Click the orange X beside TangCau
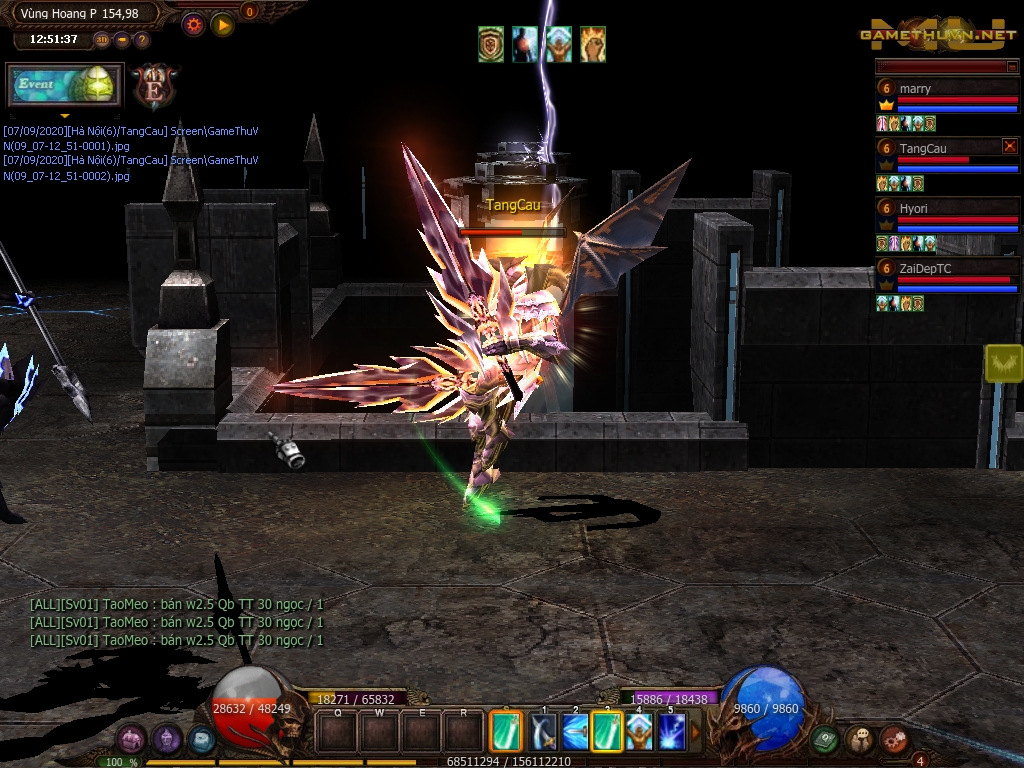This screenshot has height=768, width=1024. pos(1009,146)
